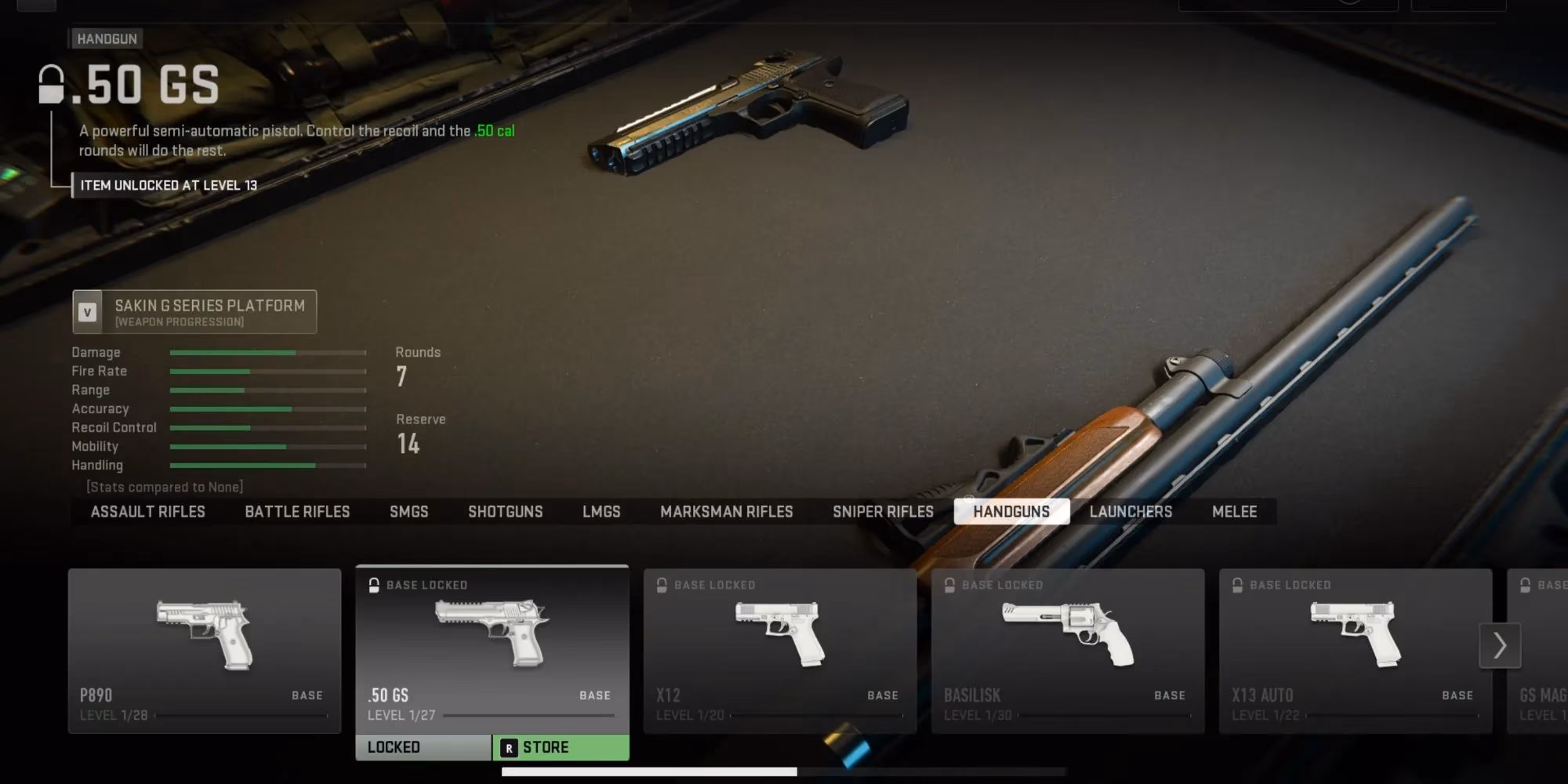The width and height of the screenshot is (1568, 784).
Task: Open the Marksman Rifles tab
Action: [726, 512]
